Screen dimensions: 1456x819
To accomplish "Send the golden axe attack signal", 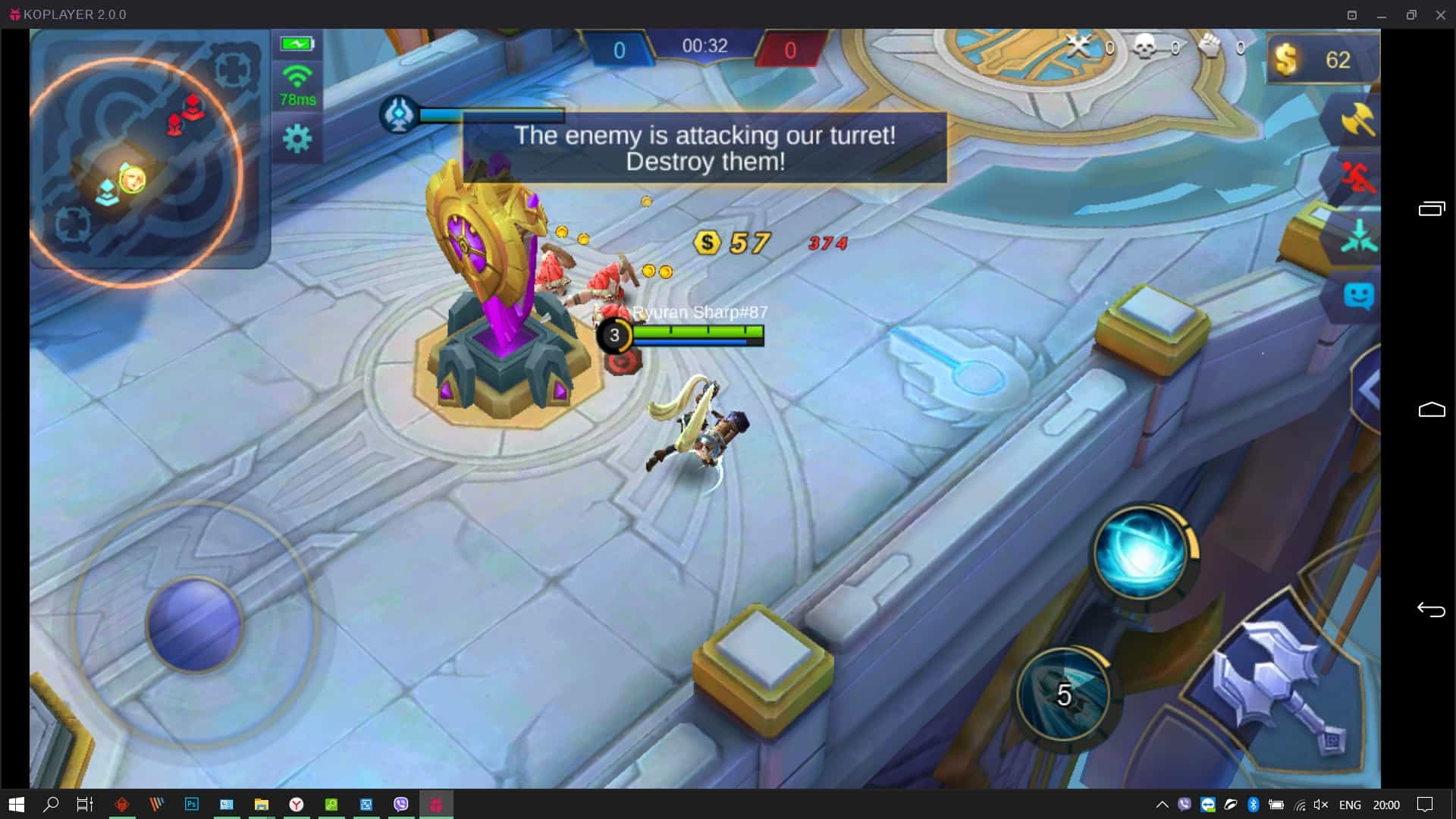I will point(1357,120).
